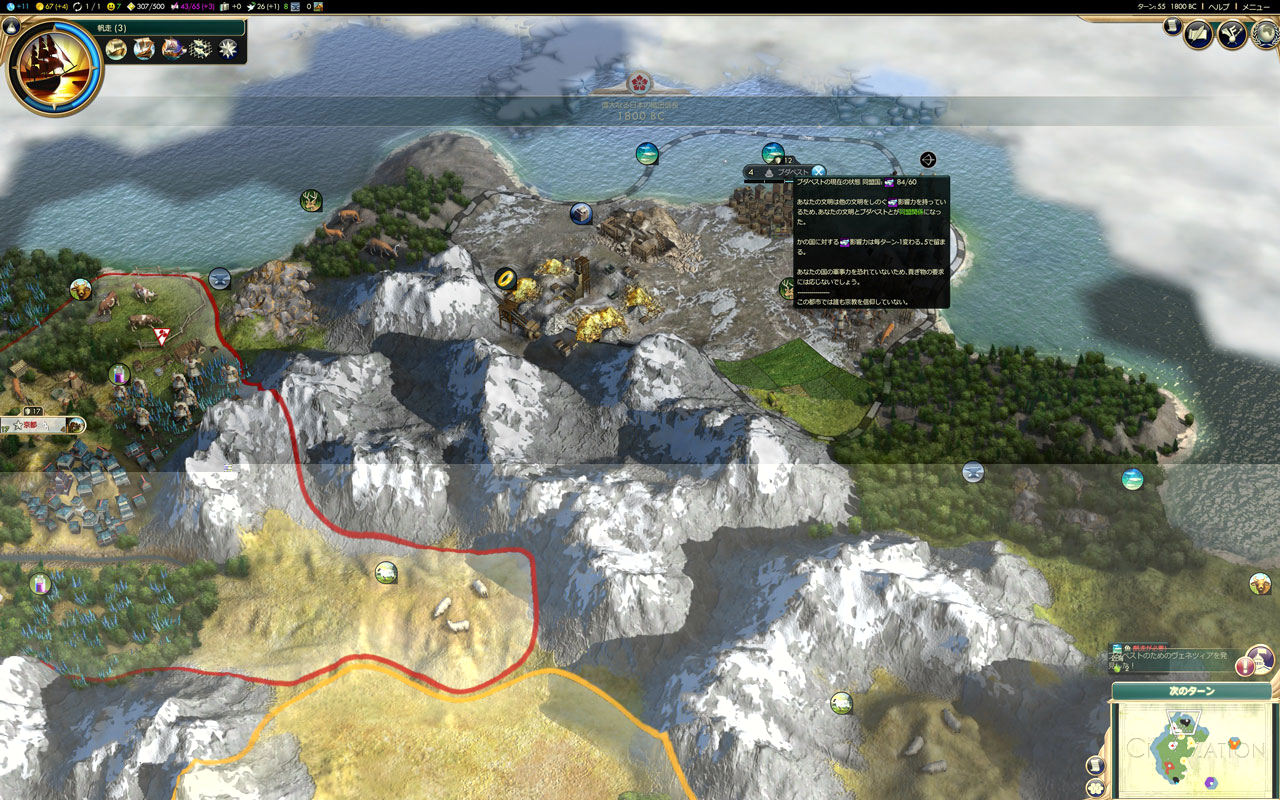Open the minimap options scroll button
Viewport: 1280px width, 800px height.
point(1096,765)
